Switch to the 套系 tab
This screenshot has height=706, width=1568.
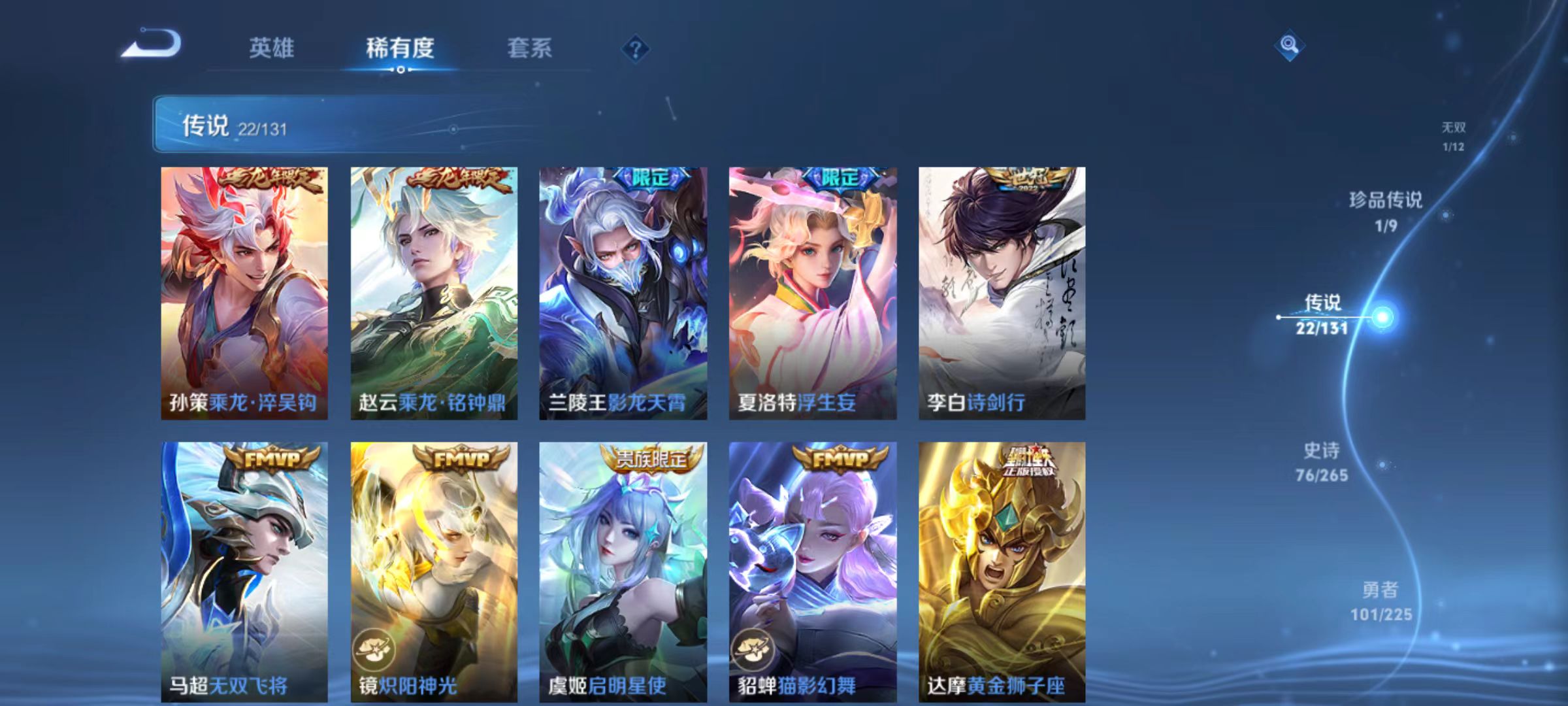pos(530,47)
